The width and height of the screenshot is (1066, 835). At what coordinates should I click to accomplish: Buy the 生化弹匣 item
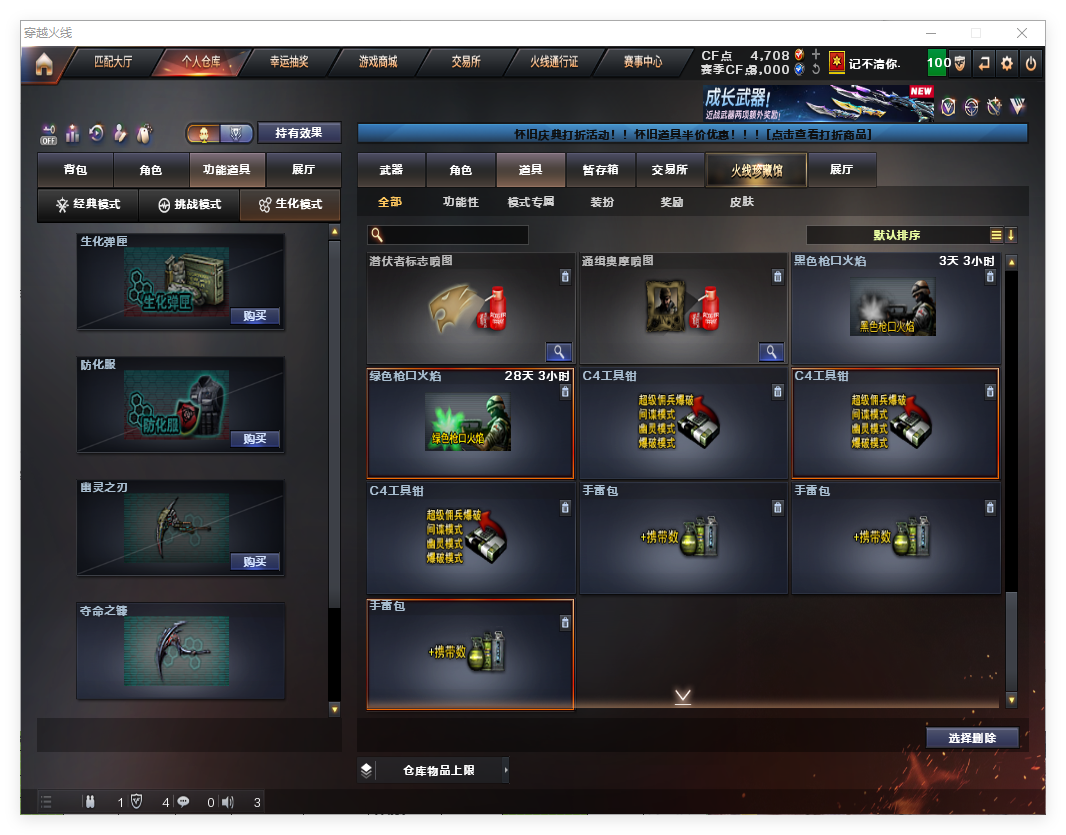[254, 316]
